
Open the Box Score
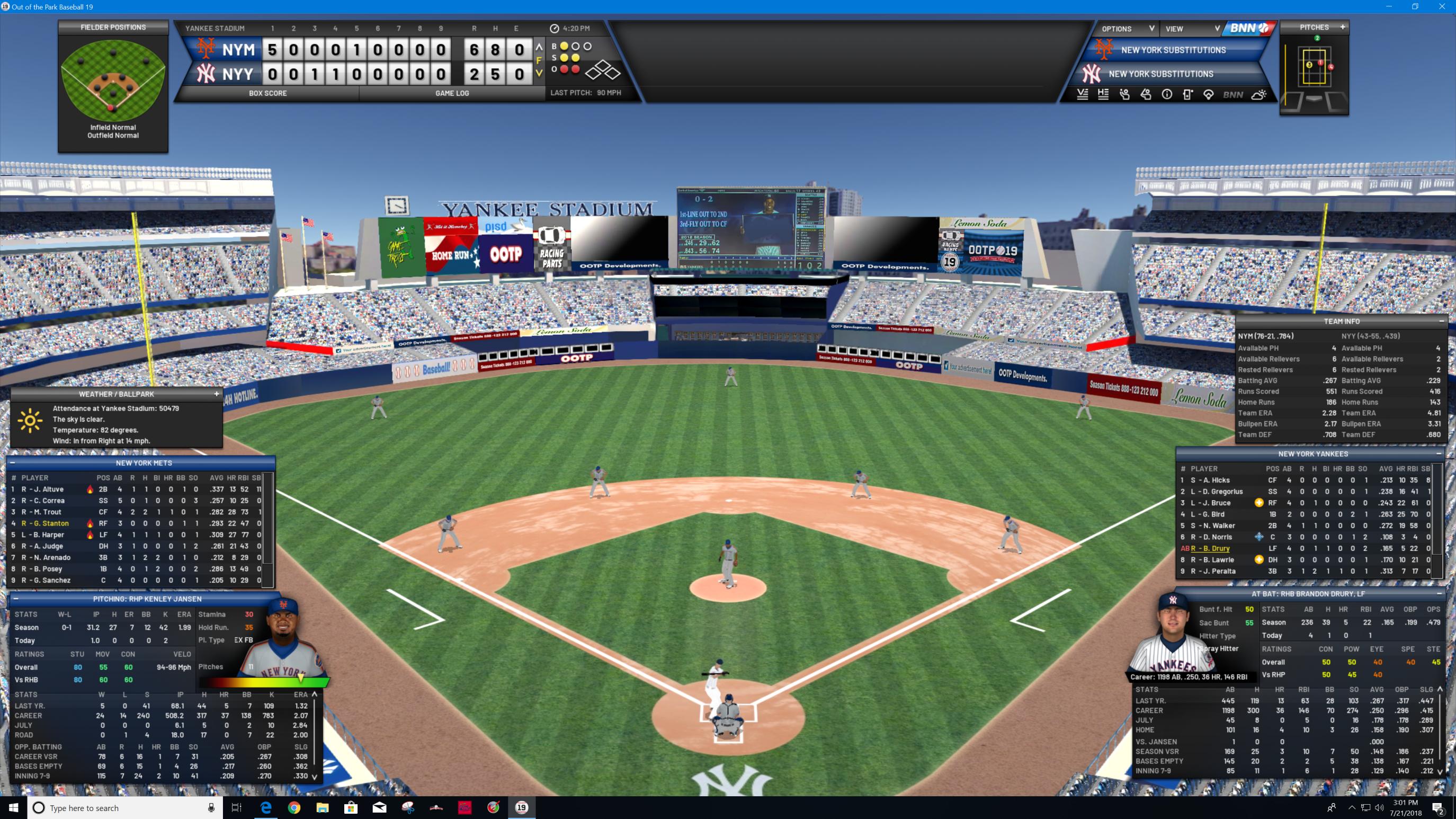pyautogui.click(x=267, y=93)
